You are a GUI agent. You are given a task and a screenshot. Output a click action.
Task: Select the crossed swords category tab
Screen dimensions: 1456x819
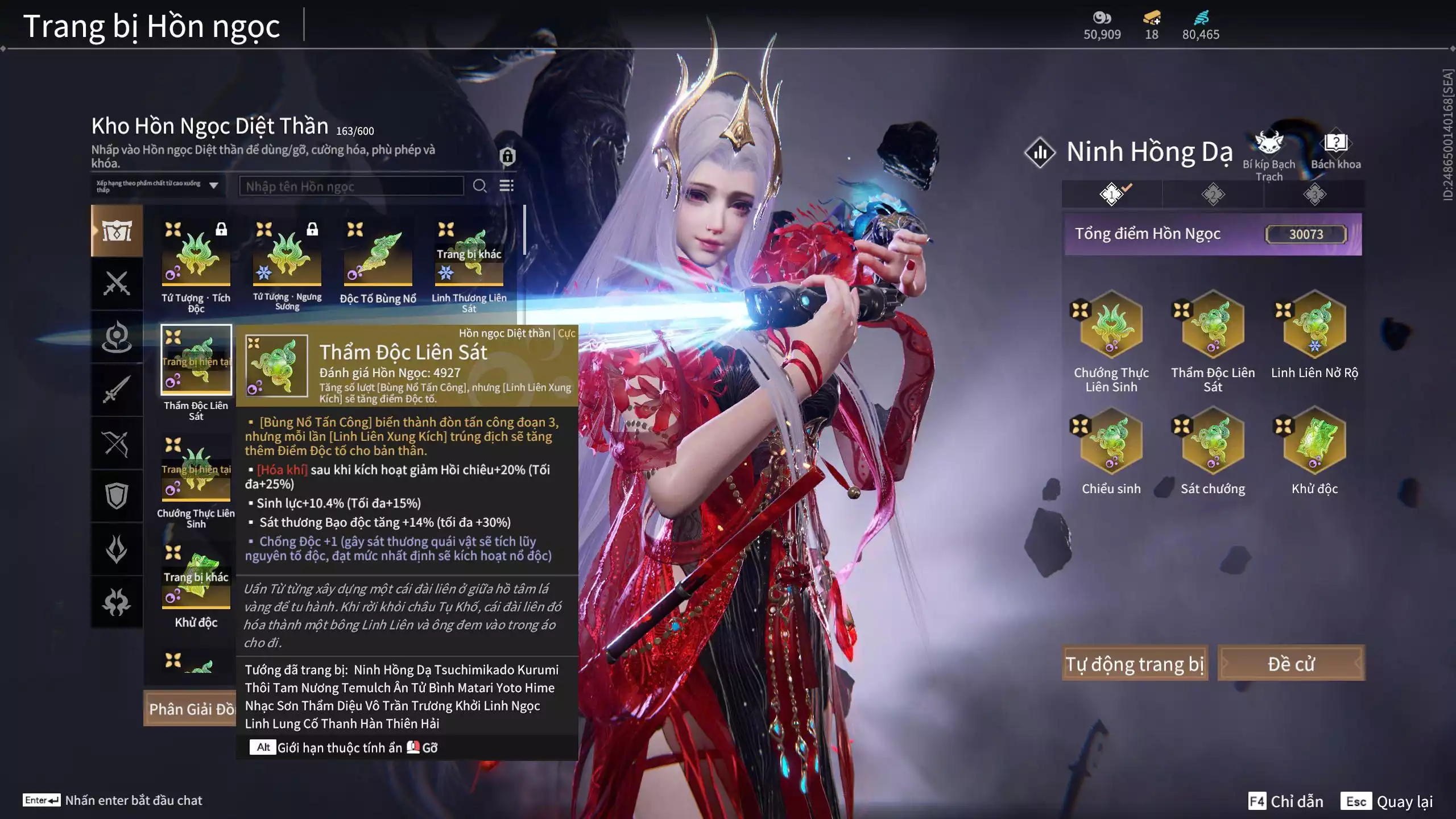[117, 283]
